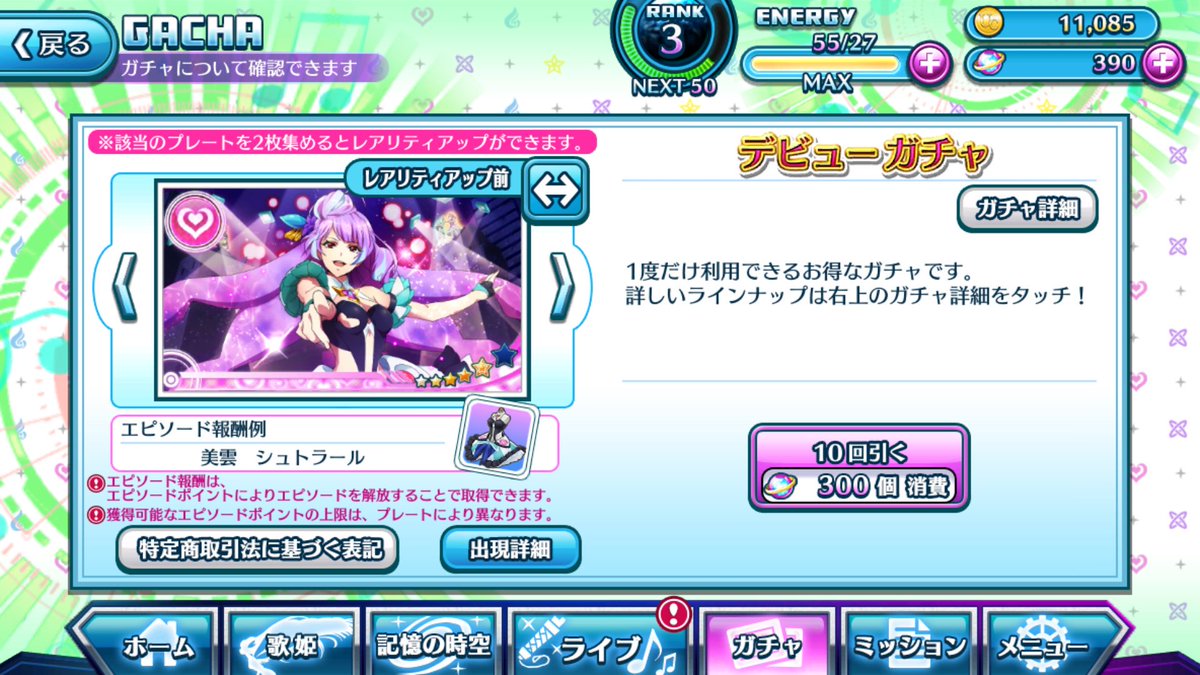Open ガチャ詳細 gacha details
The width and height of the screenshot is (1200, 675).
coord(1027,209)
